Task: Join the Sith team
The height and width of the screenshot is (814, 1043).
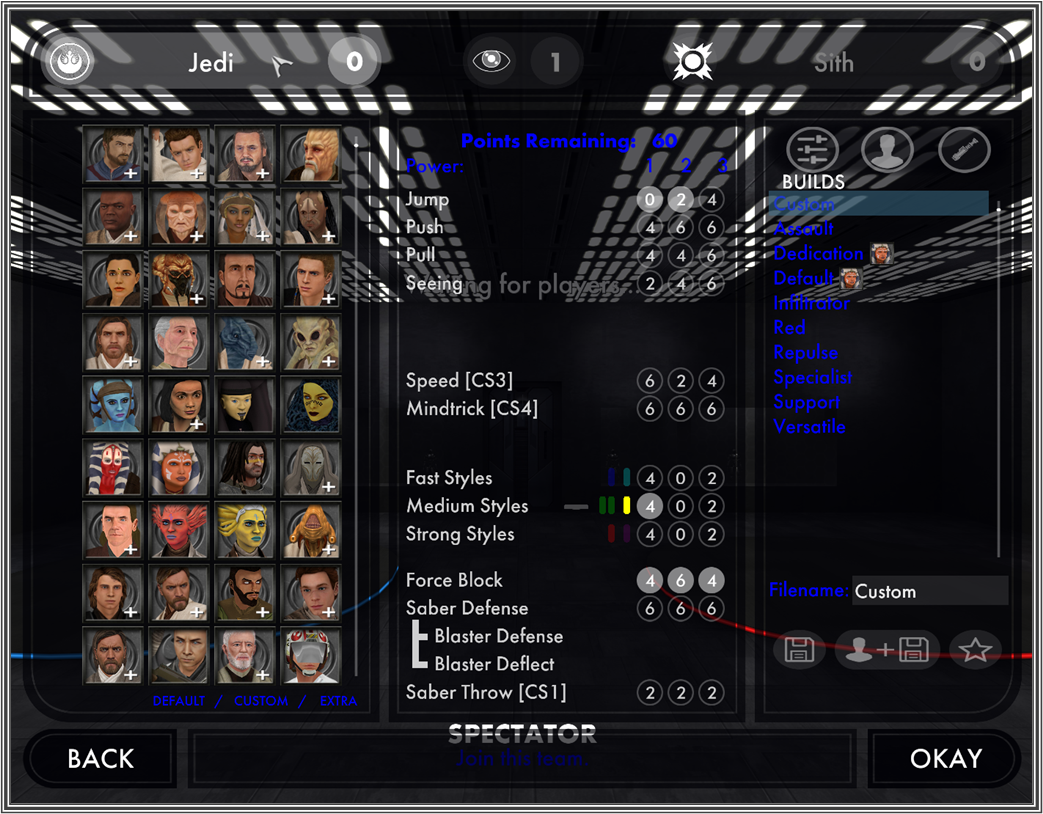Action: [x=833, y=63]
